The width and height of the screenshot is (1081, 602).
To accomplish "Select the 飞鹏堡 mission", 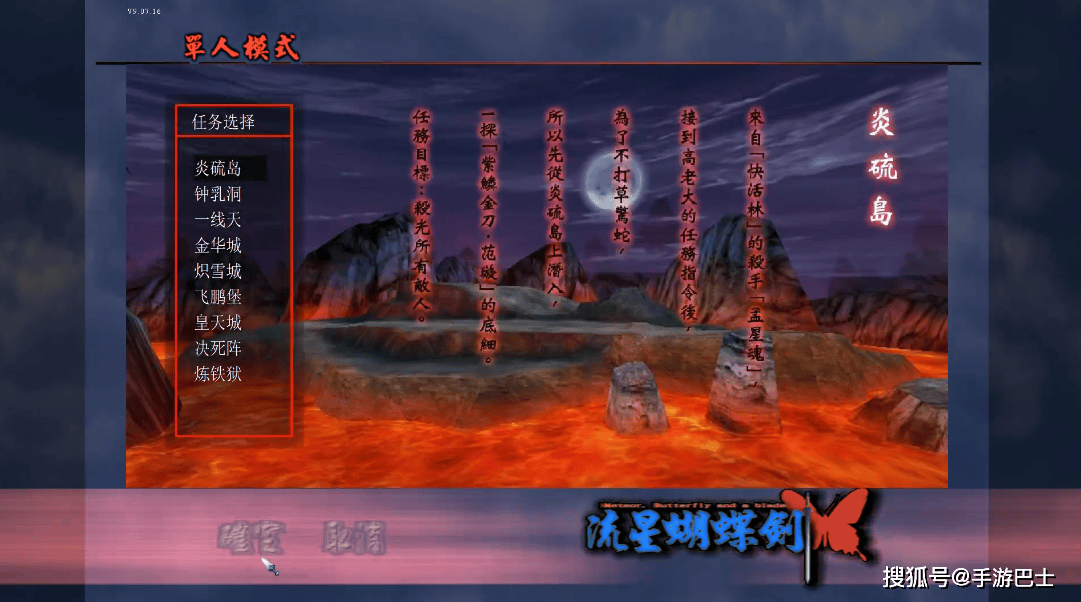I will click(x=218, y=297).
